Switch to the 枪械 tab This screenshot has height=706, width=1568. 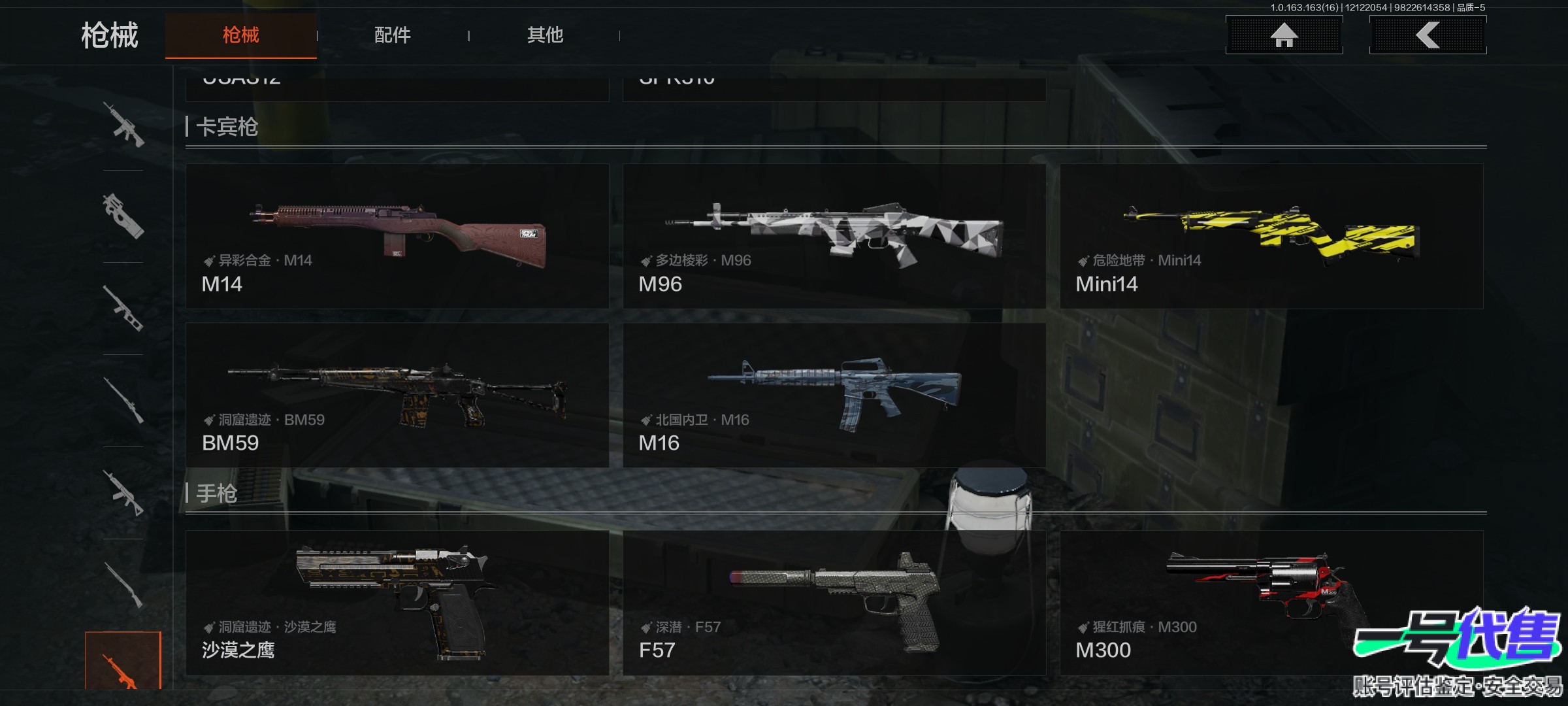click(240, 35)
